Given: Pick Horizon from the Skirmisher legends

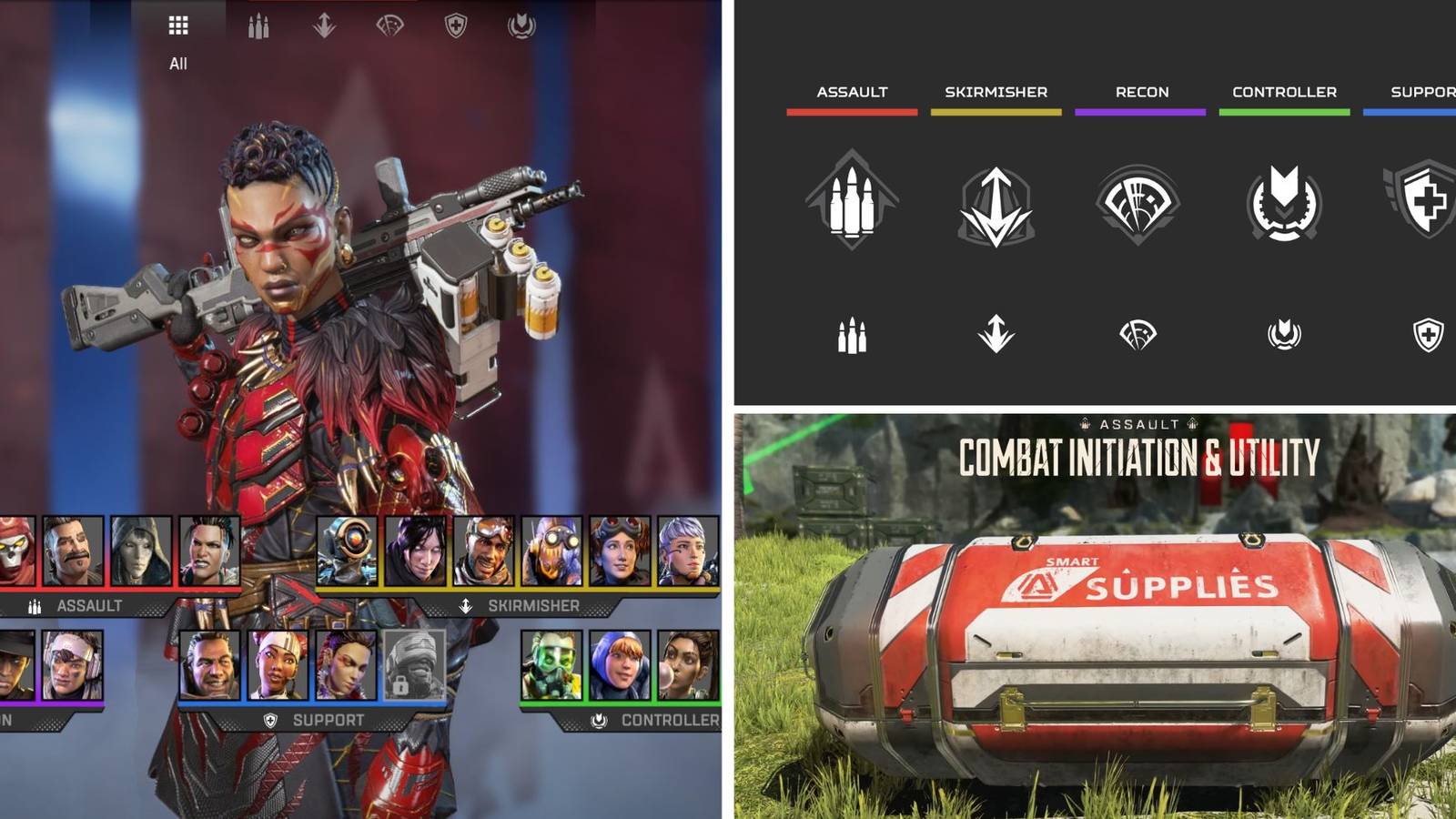Looking at the screenshot, I should pyautogui.click(x=620, y=551).
